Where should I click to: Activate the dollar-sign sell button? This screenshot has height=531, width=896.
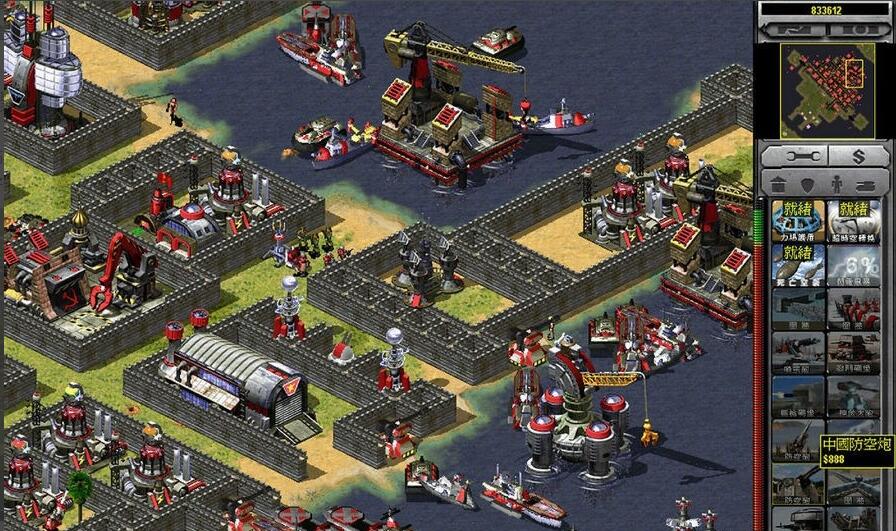[x=857, y=156]
